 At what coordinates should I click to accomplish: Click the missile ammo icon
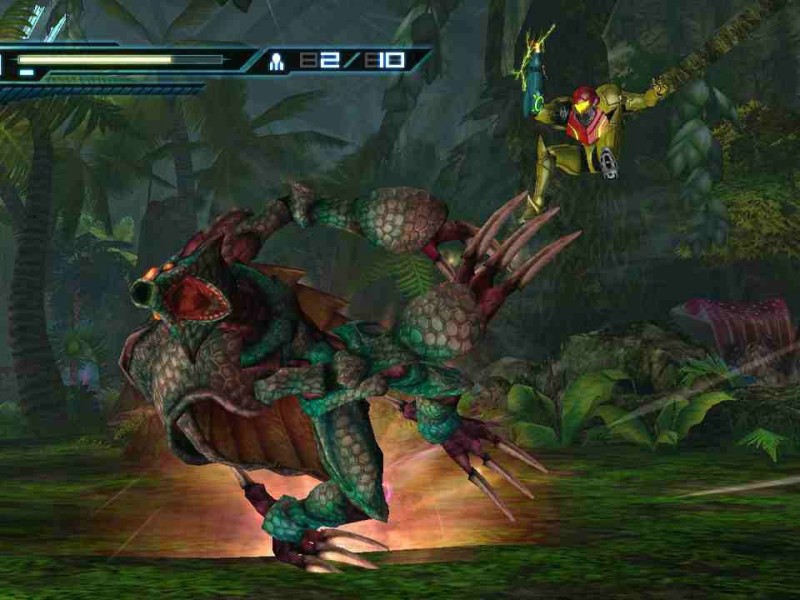coord(277,61)
